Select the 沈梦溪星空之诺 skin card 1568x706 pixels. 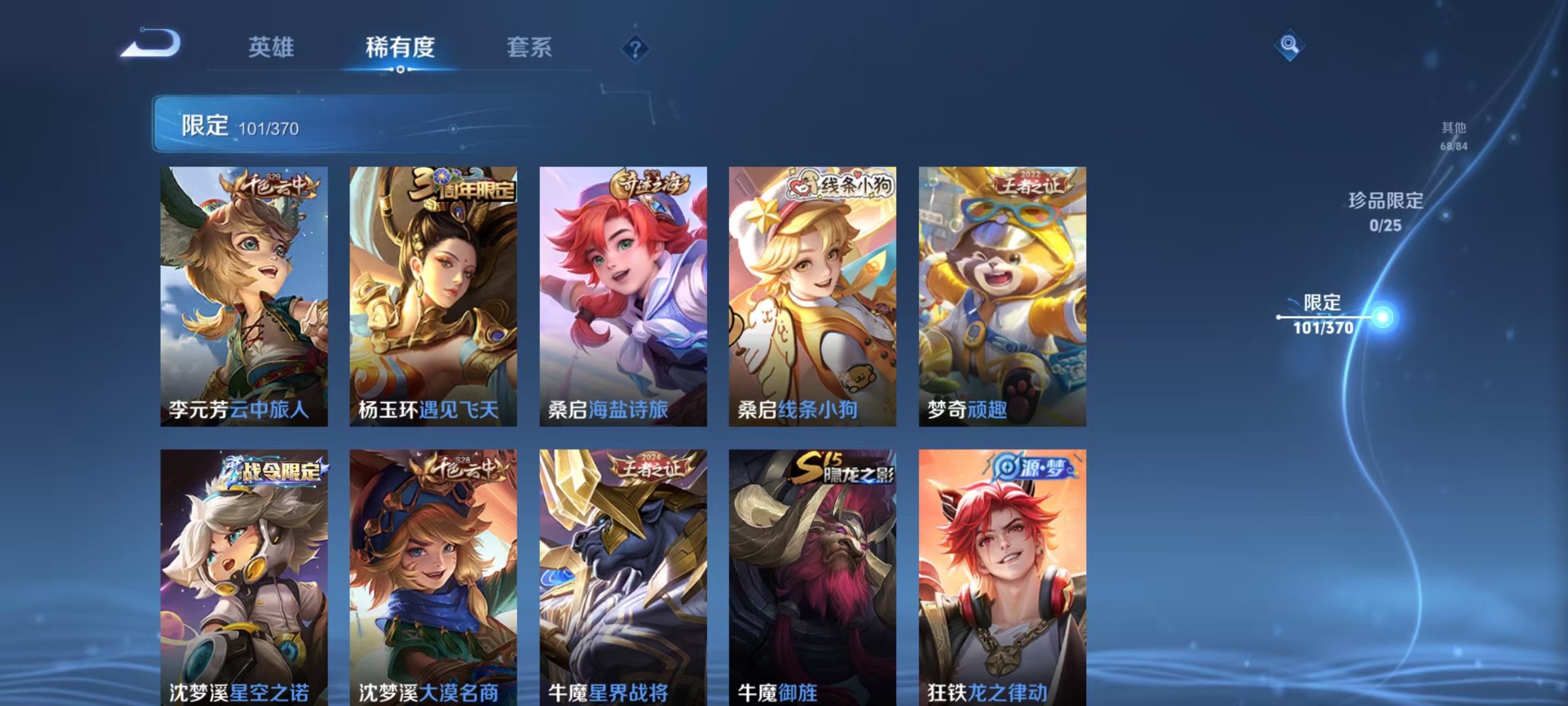[243, 579]
